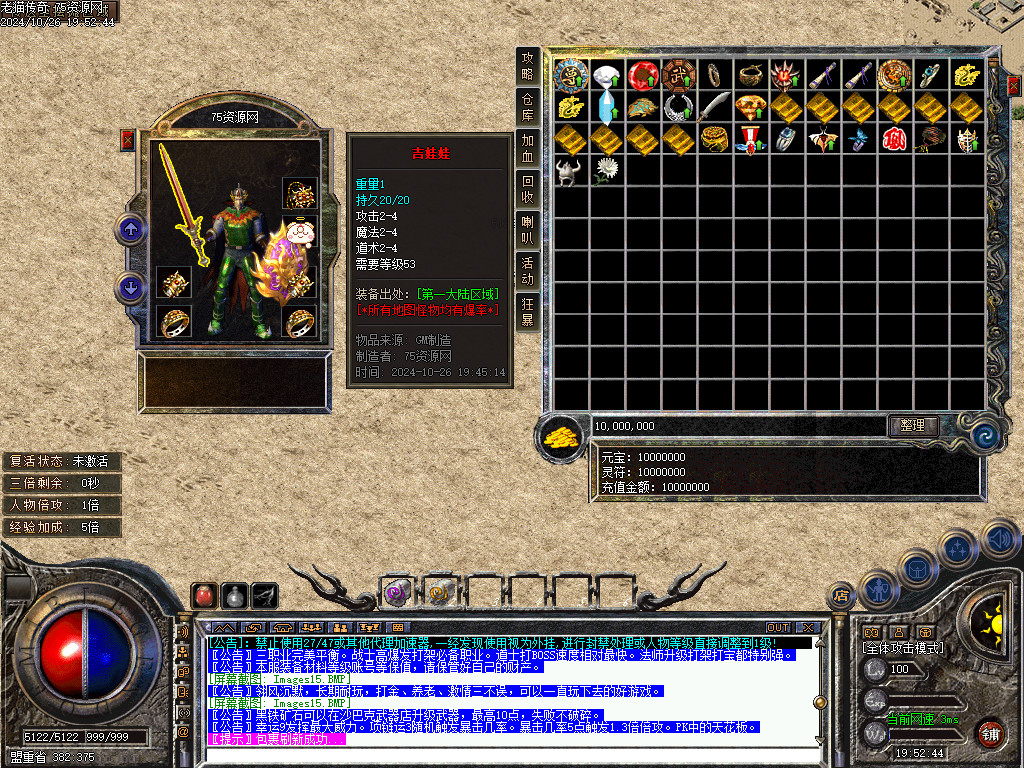Select the white diamond item in the bag
Image resolution: width=1024 pixels, height=768 pixels.
[607, 75]
